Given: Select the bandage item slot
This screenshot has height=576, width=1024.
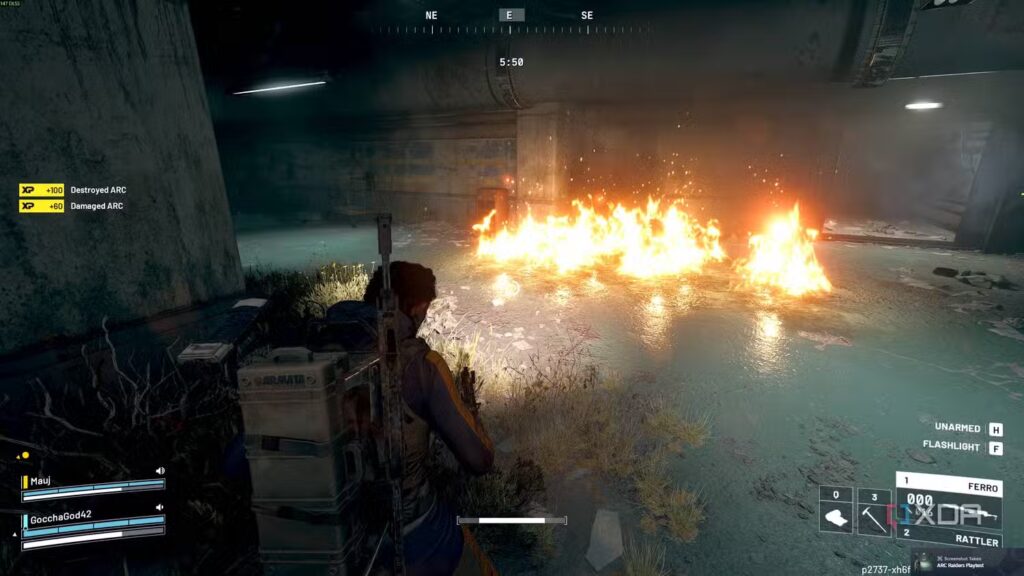Looking at the screenshot, I should [836, 509].
